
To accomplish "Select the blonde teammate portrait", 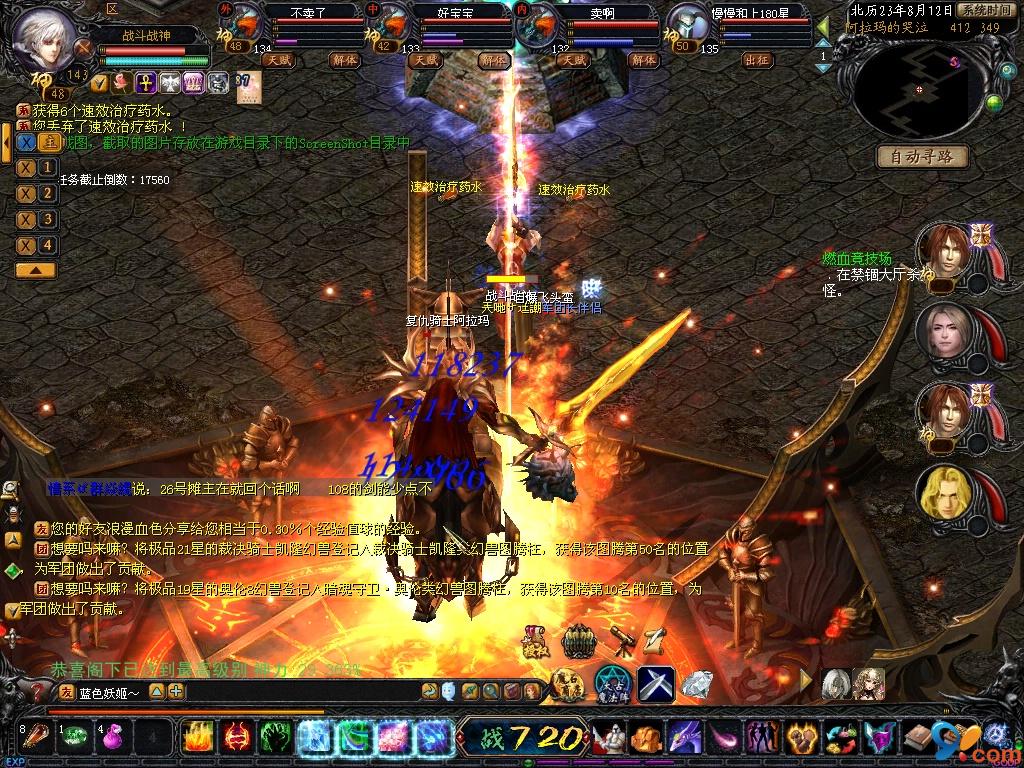I will click(941, 493).
